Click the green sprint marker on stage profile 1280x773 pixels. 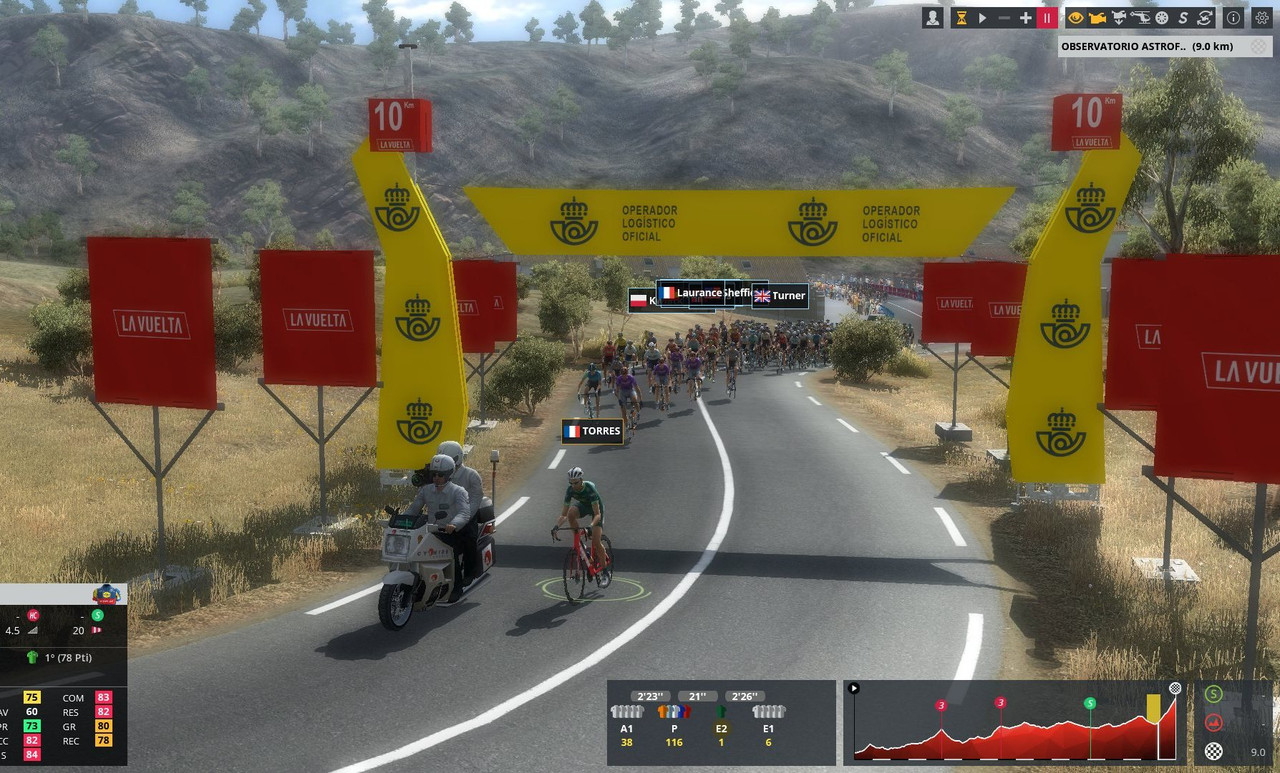click(x=1089, y=703)
